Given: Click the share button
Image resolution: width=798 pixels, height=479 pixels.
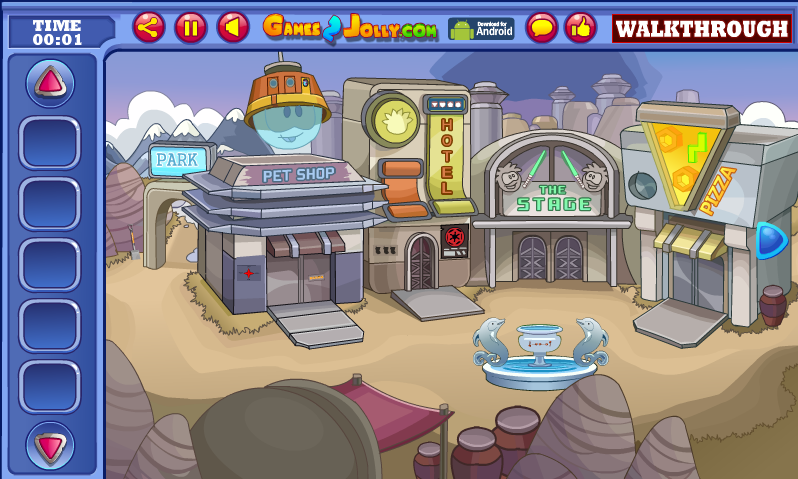Looking at the screenshot, I should pyautogui.click(x=149, y=27).
